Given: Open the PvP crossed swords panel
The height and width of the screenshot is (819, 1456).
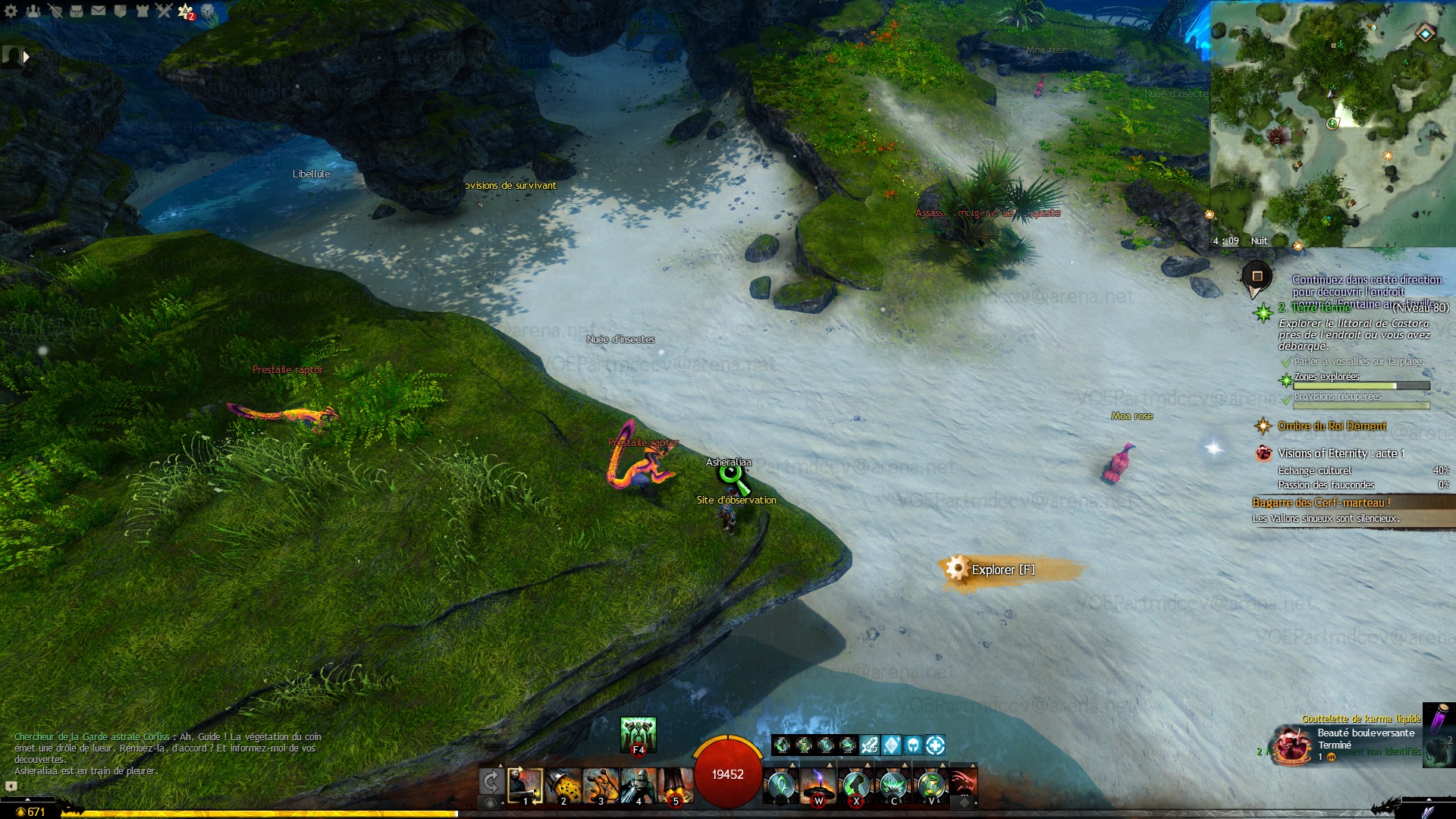Looking at the screenshot, I should (164, 11).
